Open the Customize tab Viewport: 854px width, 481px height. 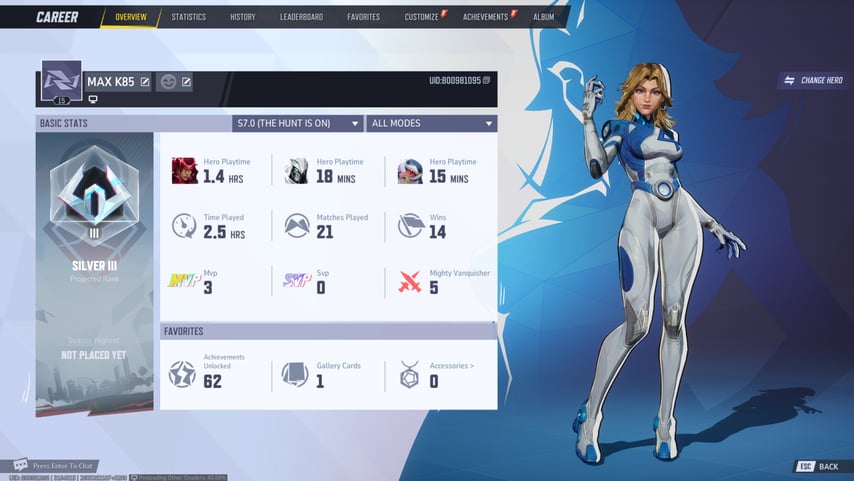pyautogui.click(x=421, y=17)
